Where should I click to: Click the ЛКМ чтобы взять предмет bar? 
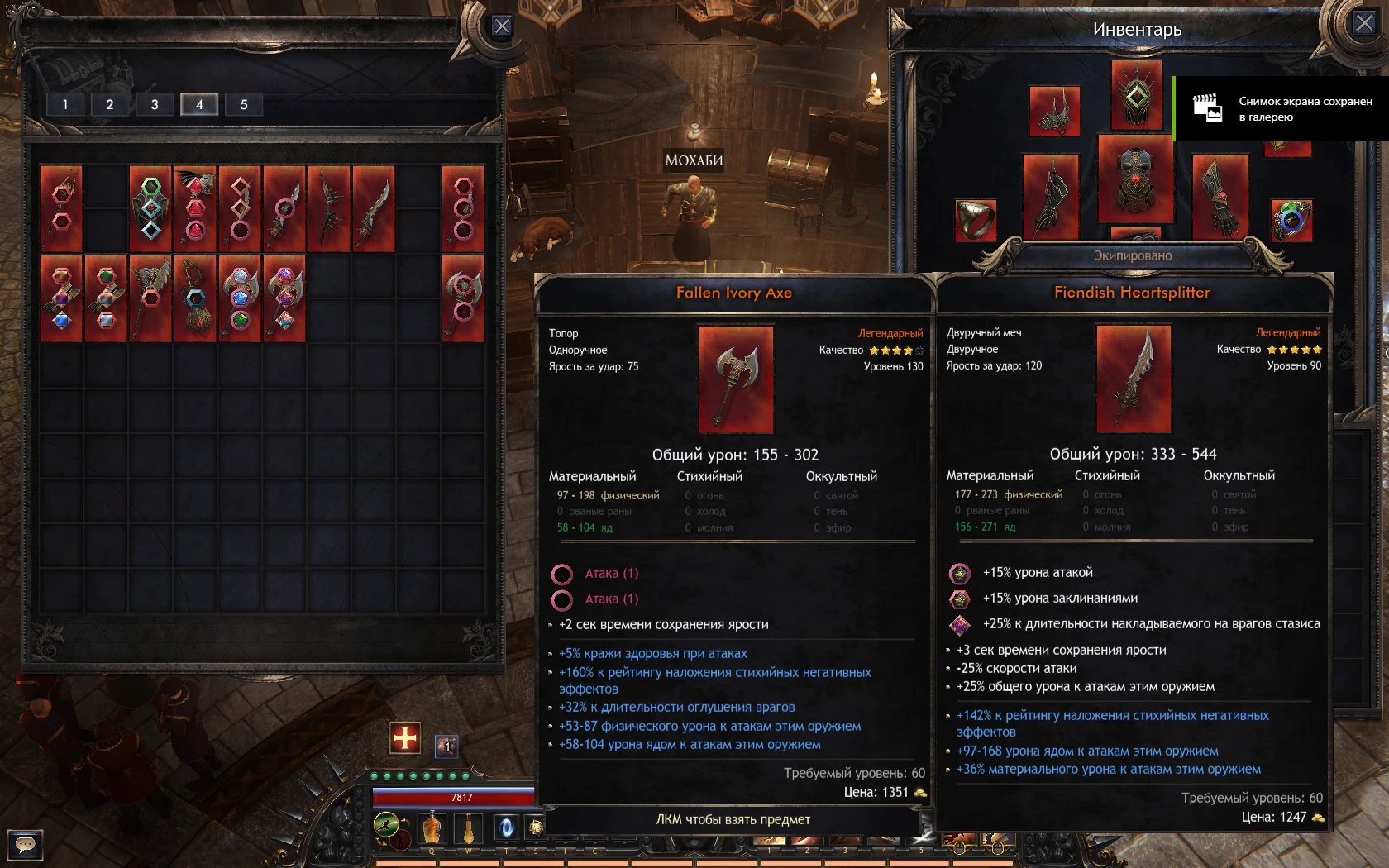point(733,819)
